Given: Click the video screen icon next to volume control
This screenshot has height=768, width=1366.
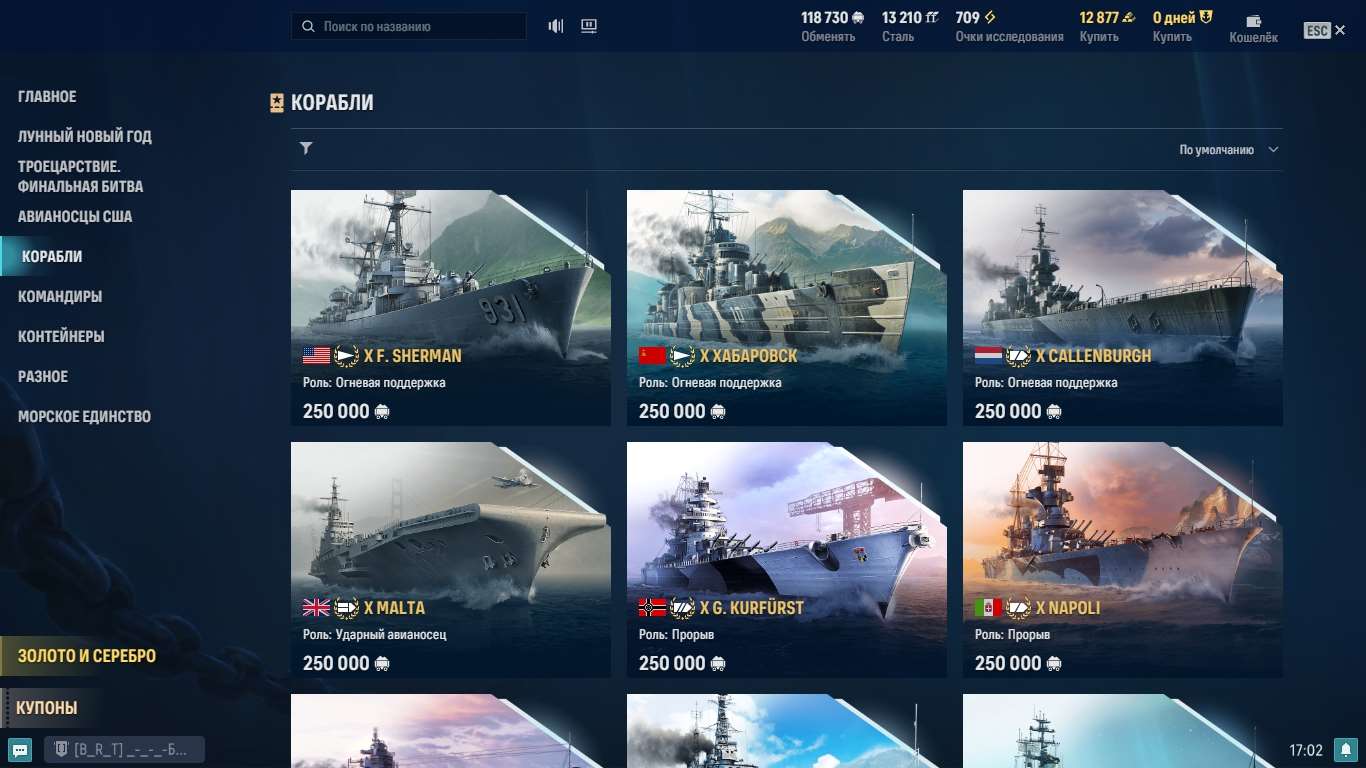Looking at the screenshot, I should pyautogui.click(x=589, y=25).
